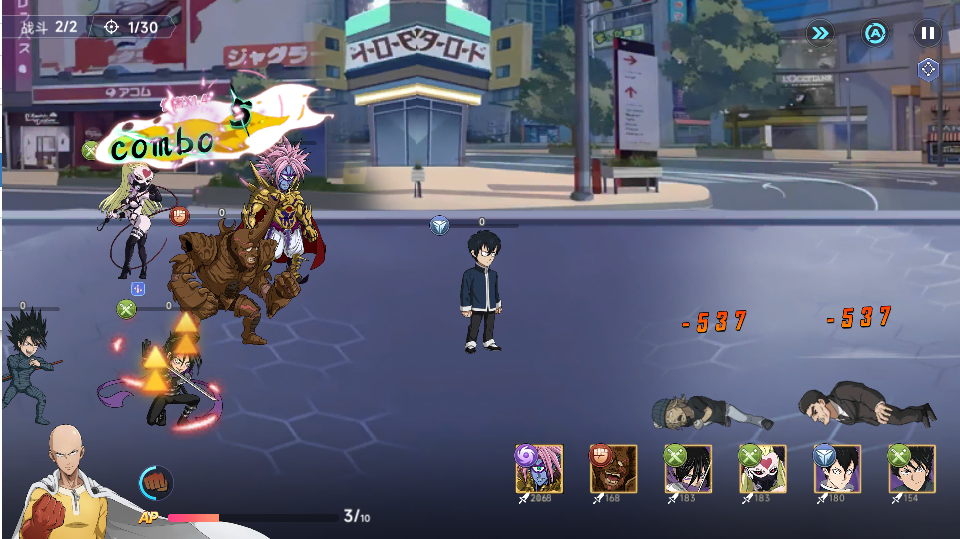Select the black-haired portrait with shield badge
Image resolution: width=960 pixels, height=539 pixels.
[837, 469]
